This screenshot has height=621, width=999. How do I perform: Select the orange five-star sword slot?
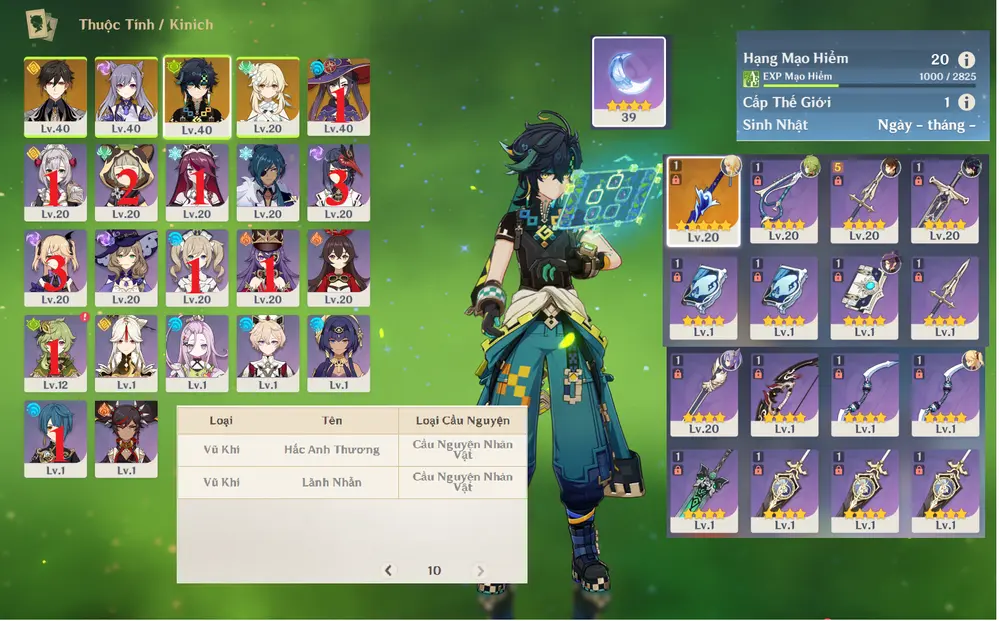(x=703, y=201)
